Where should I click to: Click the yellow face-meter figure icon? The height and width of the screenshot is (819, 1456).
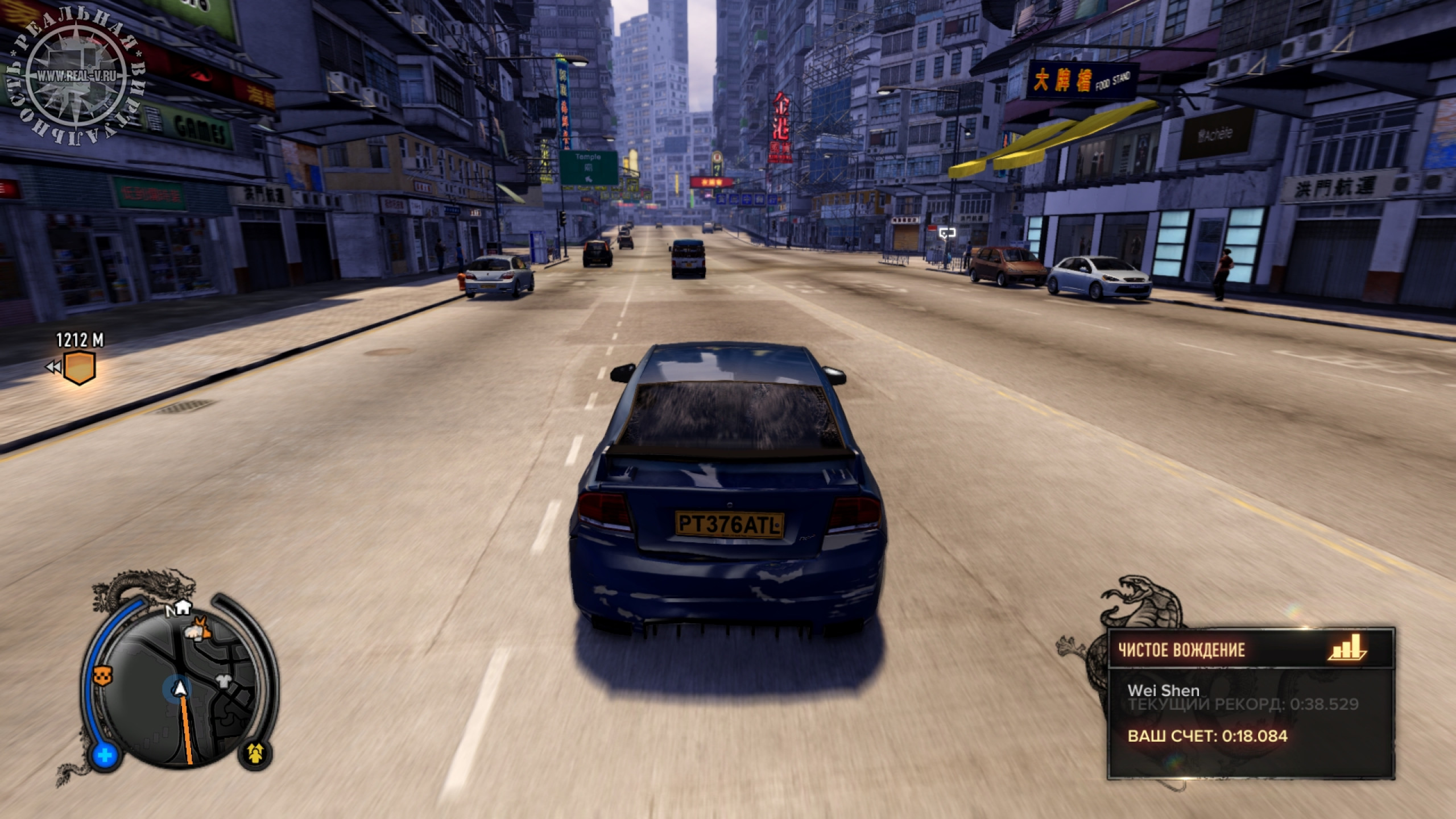255,753
